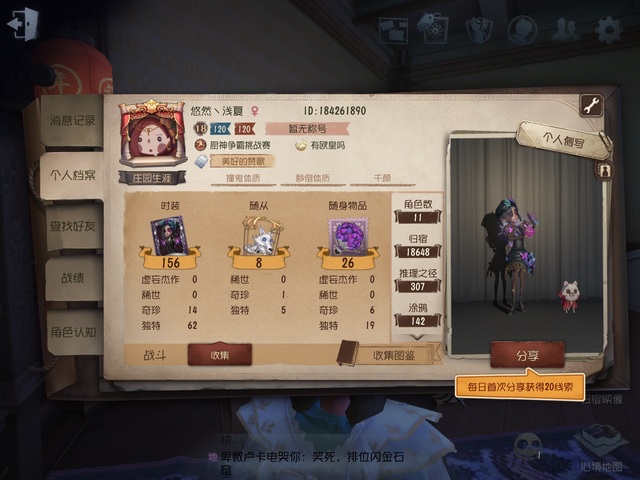Viewport: 640px width, 480px height.
Task: View the 时装 costume thumbnail
Action: [171, 235]
